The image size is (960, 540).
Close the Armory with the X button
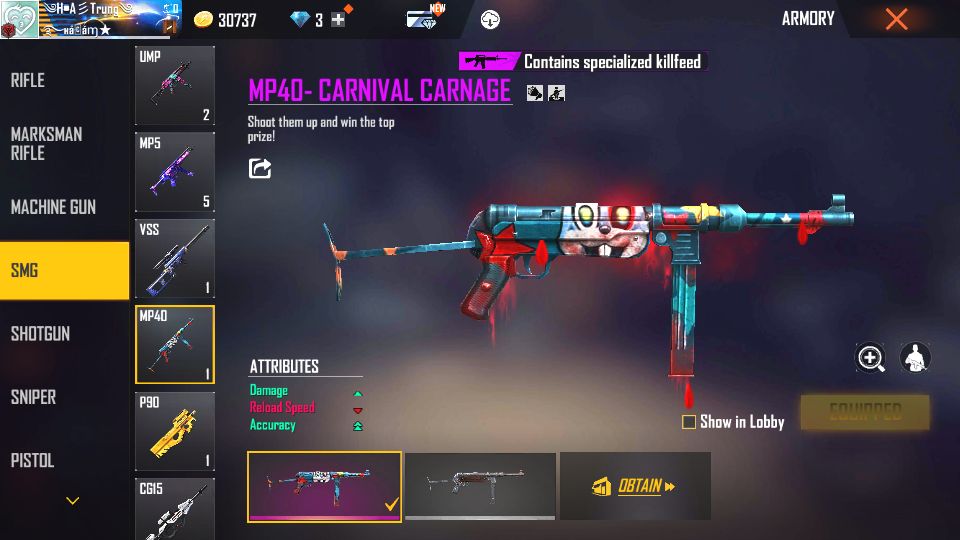[897, 19]
